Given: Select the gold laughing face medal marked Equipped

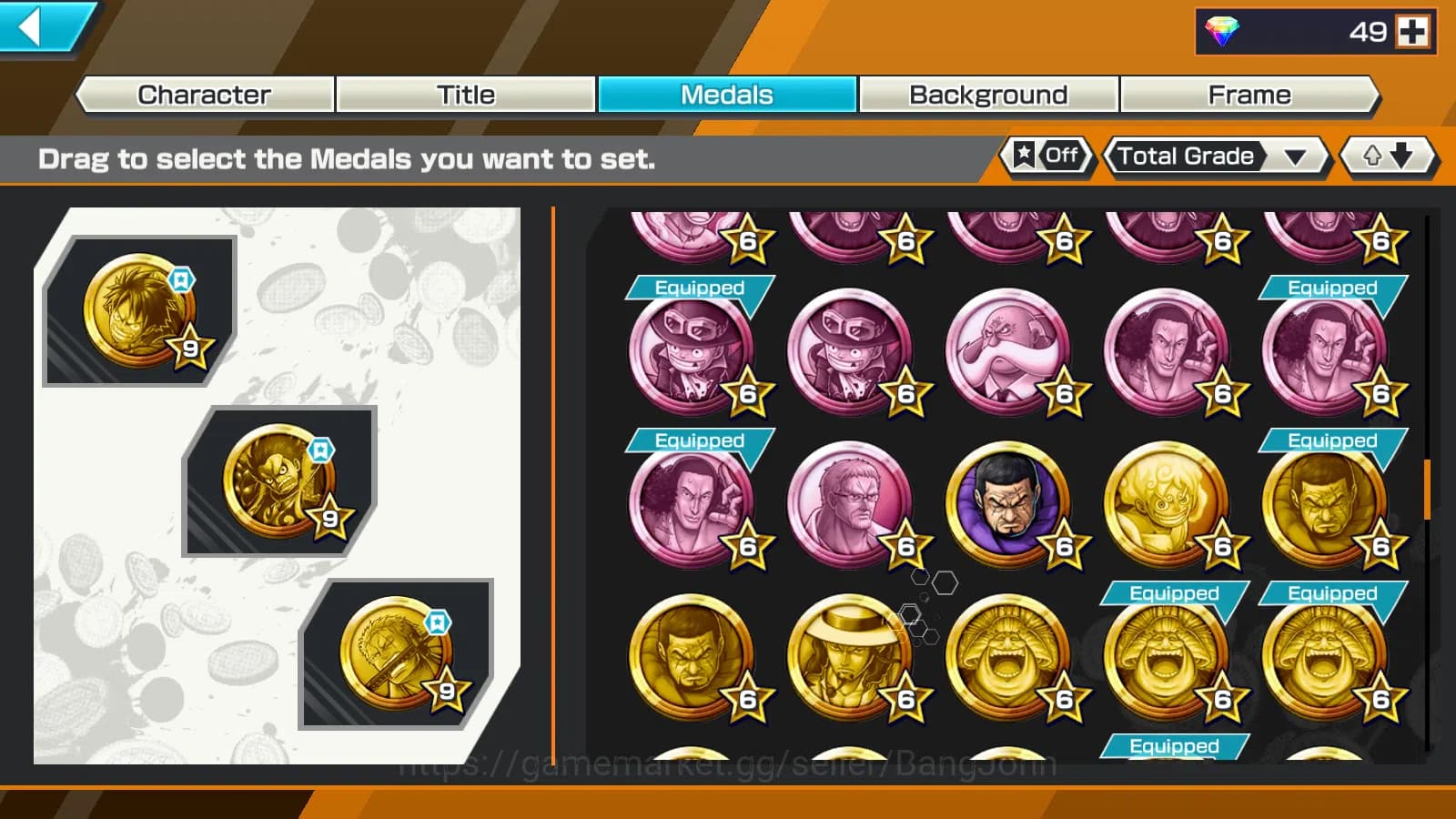Looking at the screenshot, I should click(1168, 655).
